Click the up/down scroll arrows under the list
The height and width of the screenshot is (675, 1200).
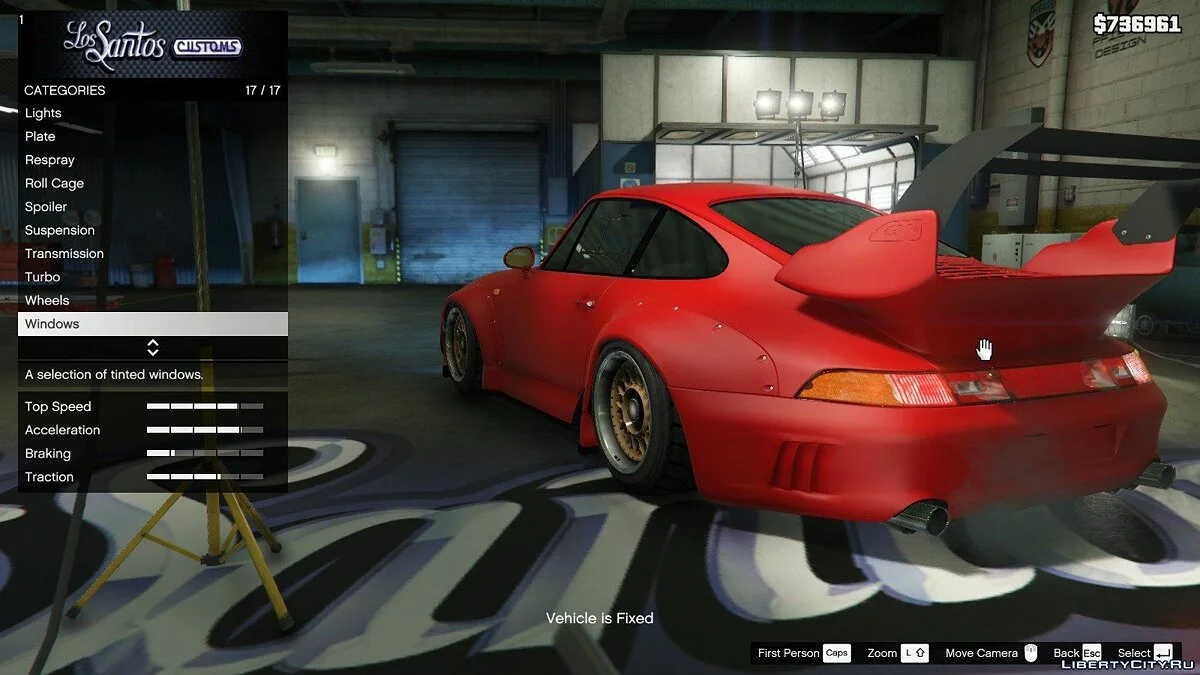pos(153,348)
